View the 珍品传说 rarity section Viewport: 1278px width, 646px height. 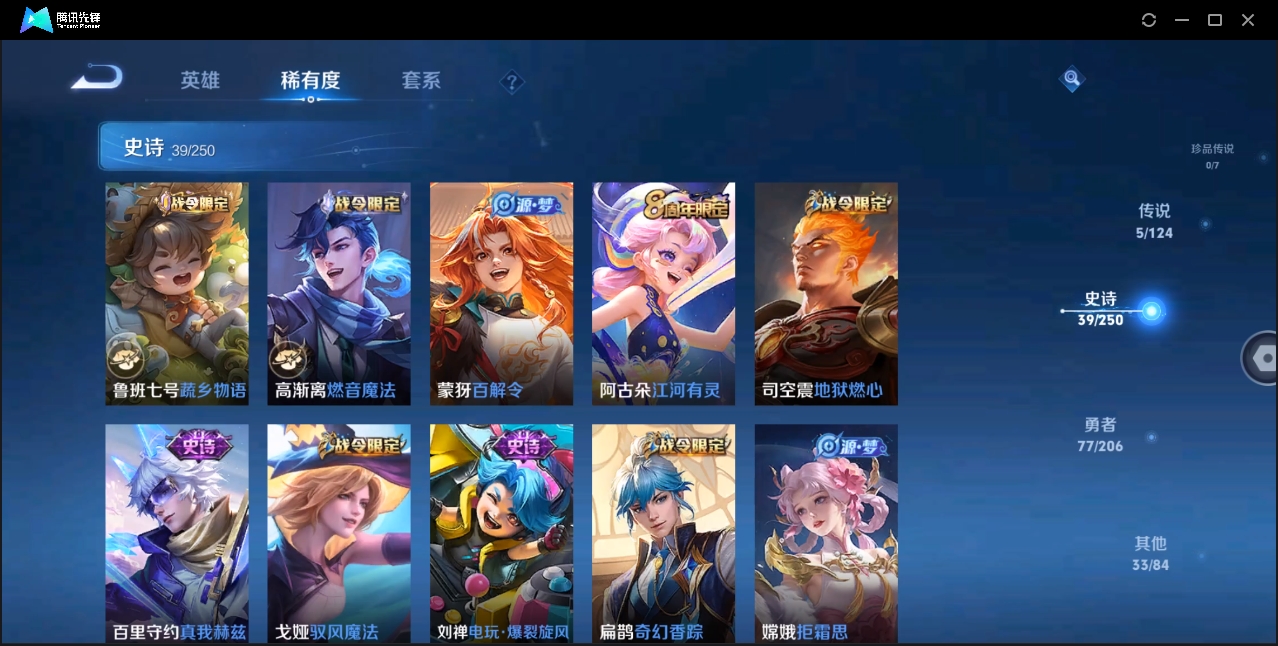click(1212, 155)
